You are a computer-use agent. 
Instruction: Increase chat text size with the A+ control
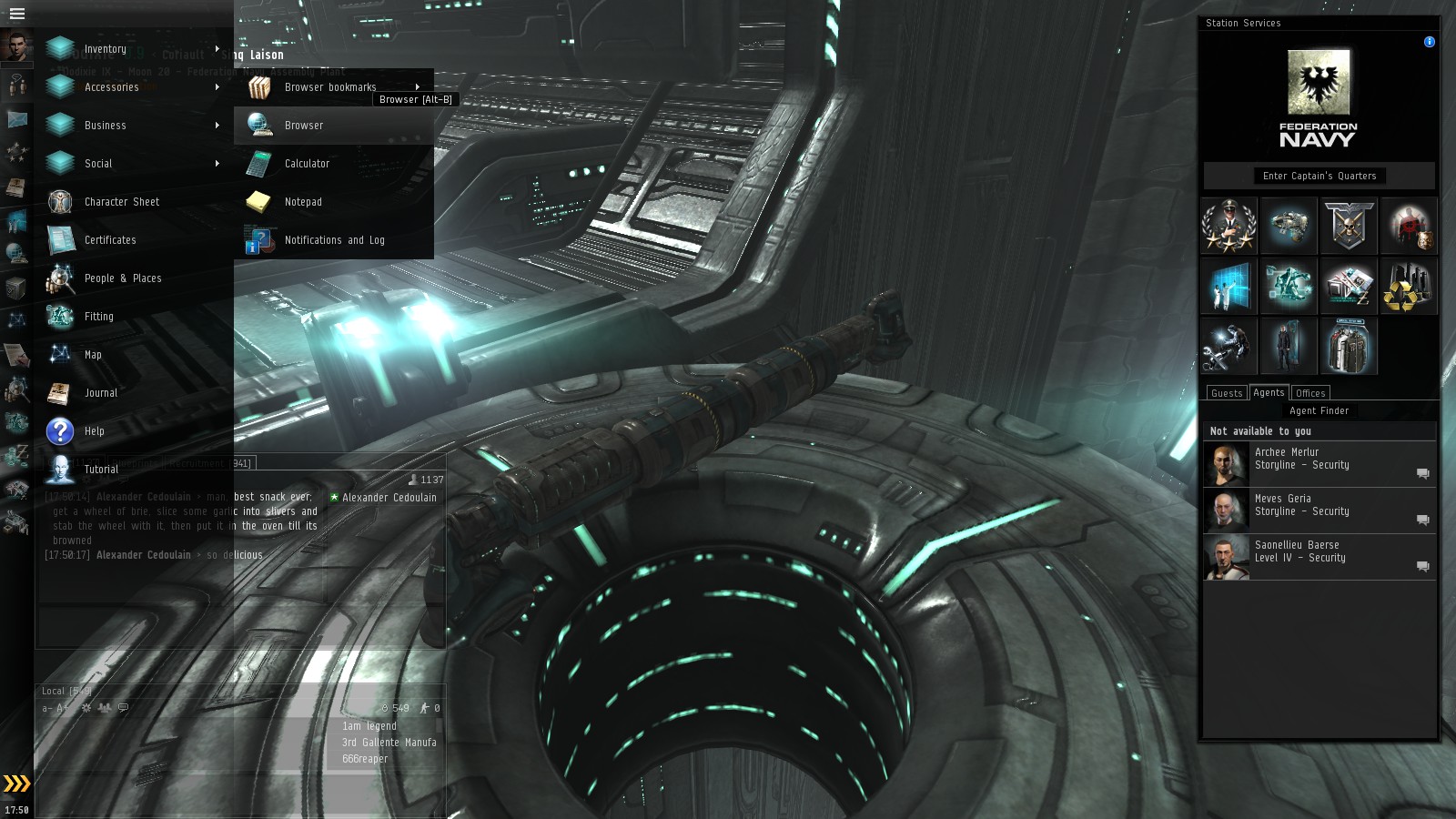(x=62, y=708)
